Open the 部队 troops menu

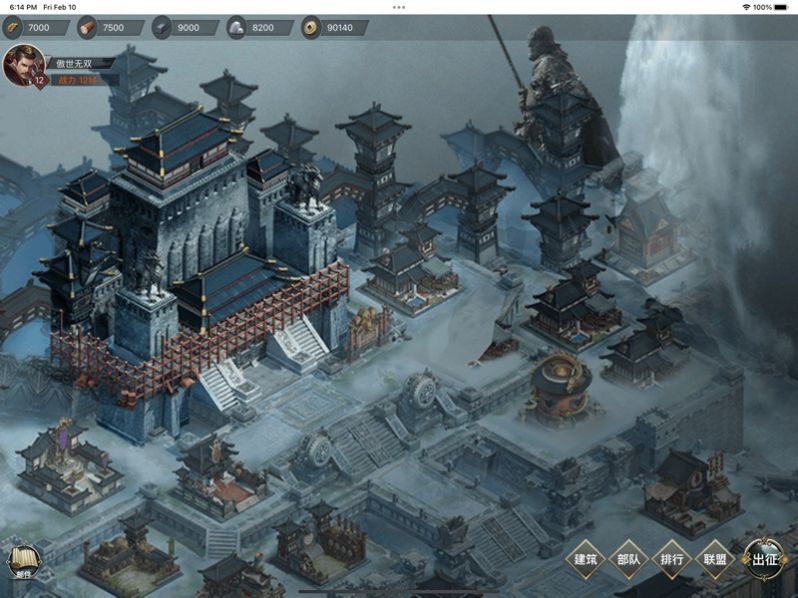[x=629, y=559]
